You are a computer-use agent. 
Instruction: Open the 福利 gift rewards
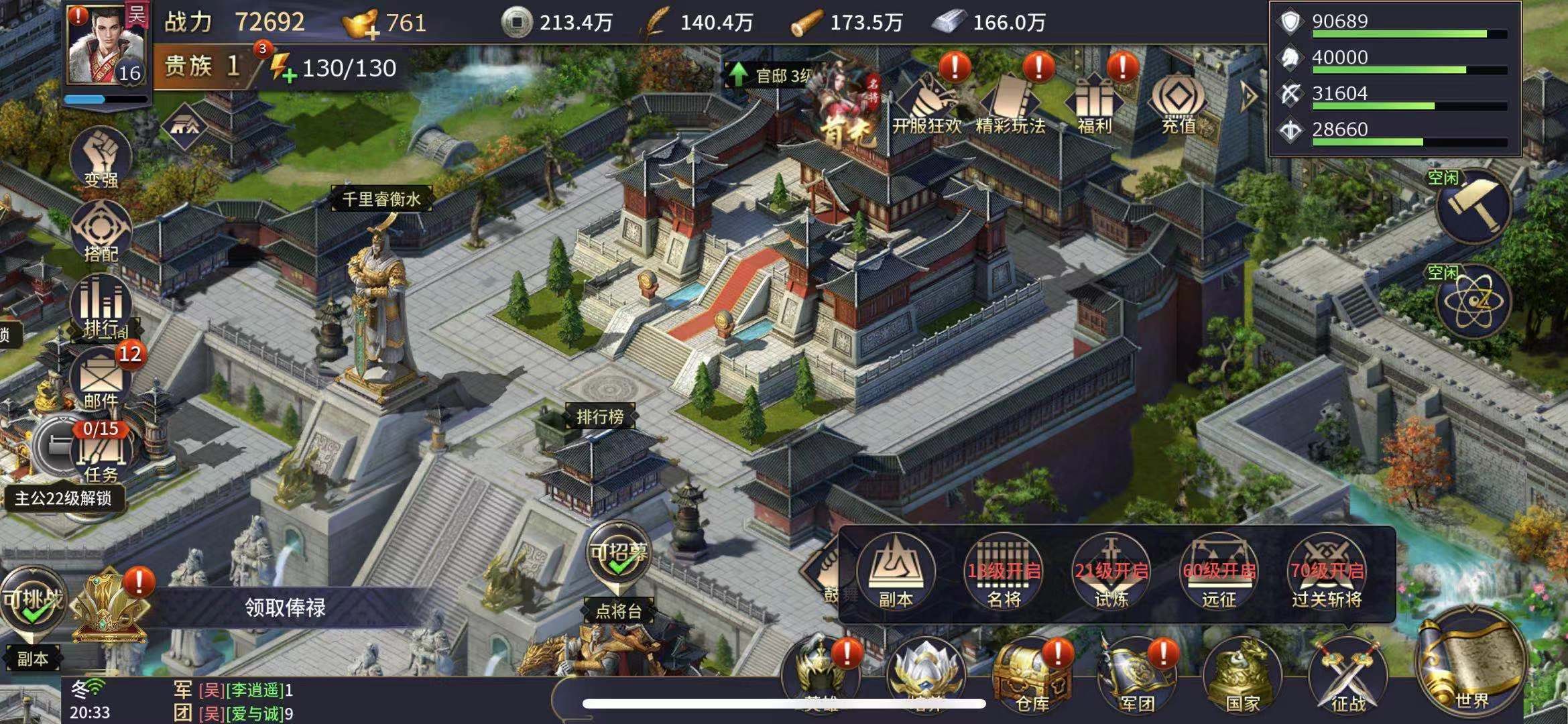[1094, 104]
